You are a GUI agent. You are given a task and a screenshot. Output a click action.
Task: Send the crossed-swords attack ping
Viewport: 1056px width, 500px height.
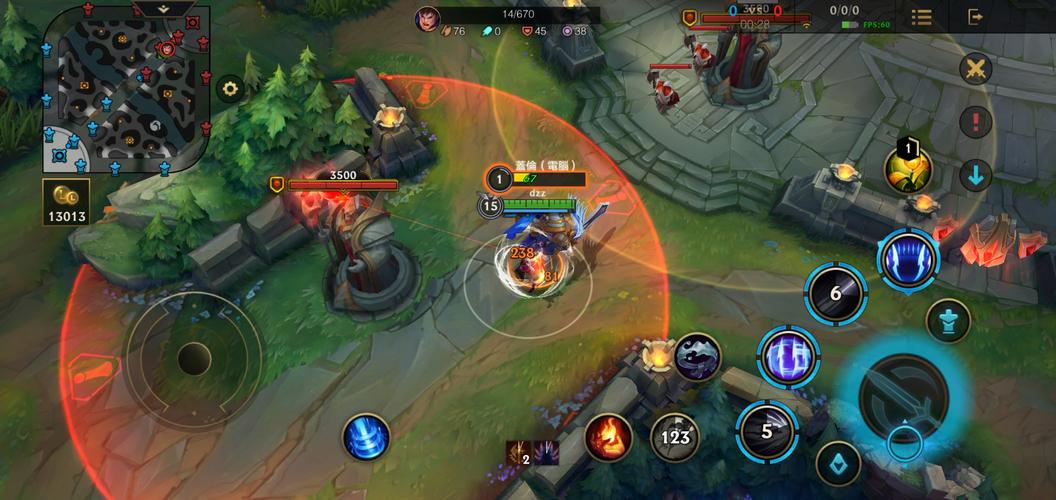tap(975, 69)
